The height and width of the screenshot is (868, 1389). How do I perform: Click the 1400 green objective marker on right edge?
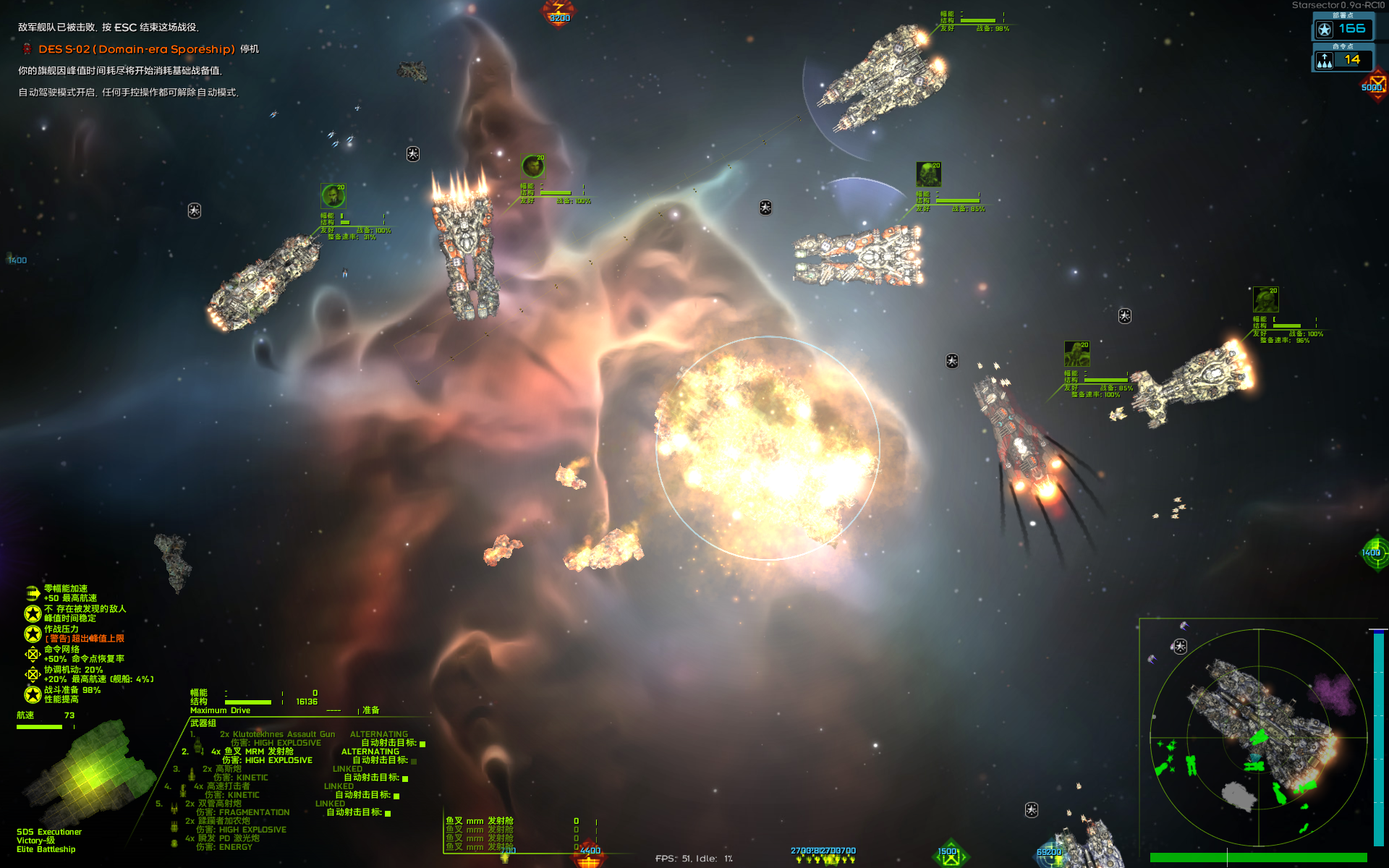pyautogui.click(x=1374, y=553)
